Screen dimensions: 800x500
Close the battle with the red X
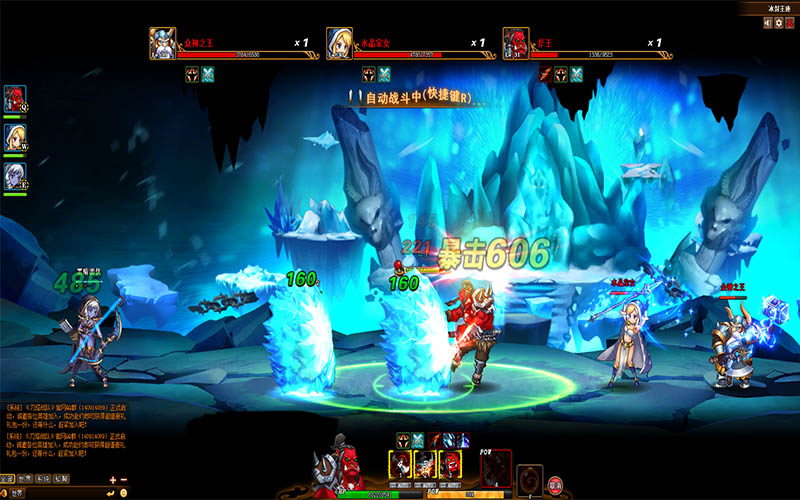pos(790,22)
